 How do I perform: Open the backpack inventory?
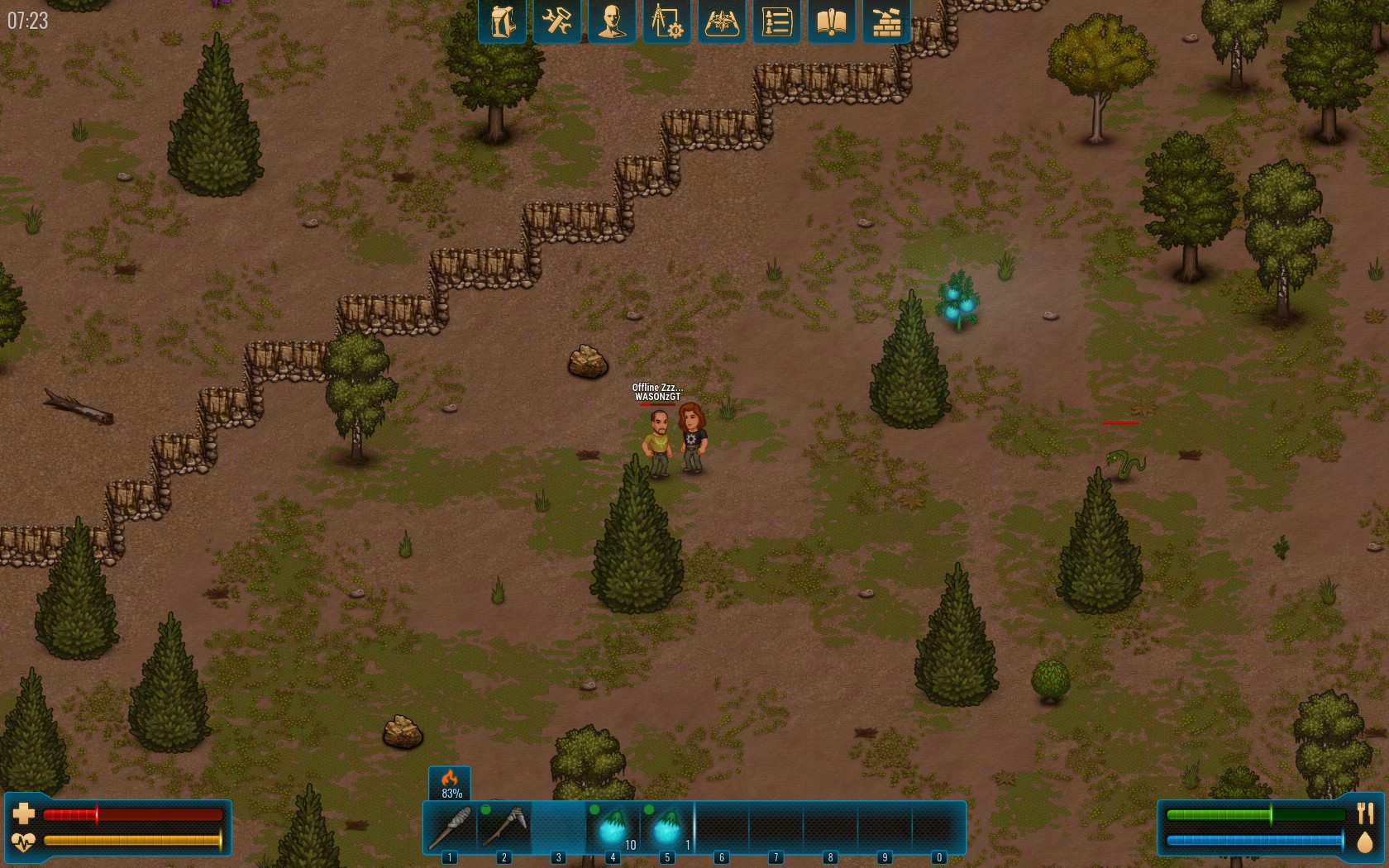502,21
